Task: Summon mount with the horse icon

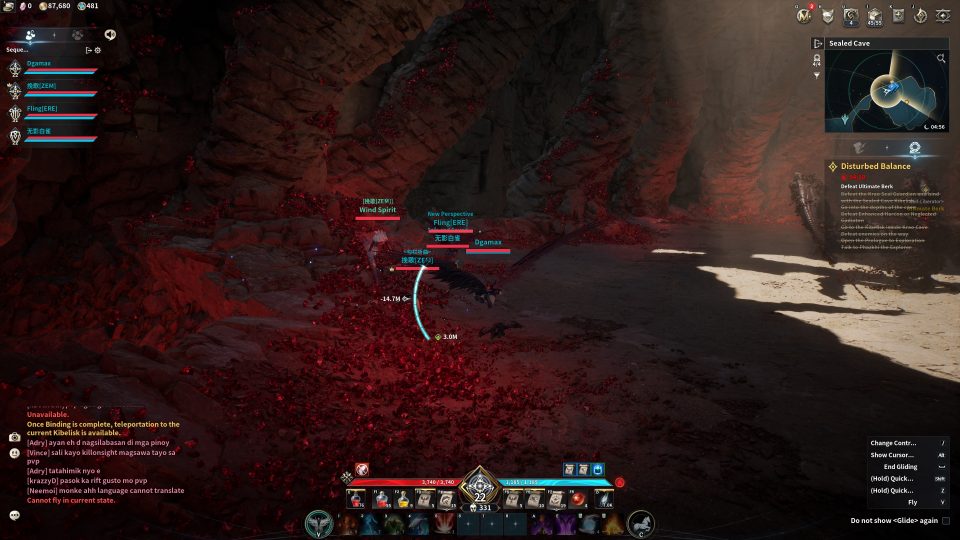Action: pyautogui.click(x=640, y=523)
